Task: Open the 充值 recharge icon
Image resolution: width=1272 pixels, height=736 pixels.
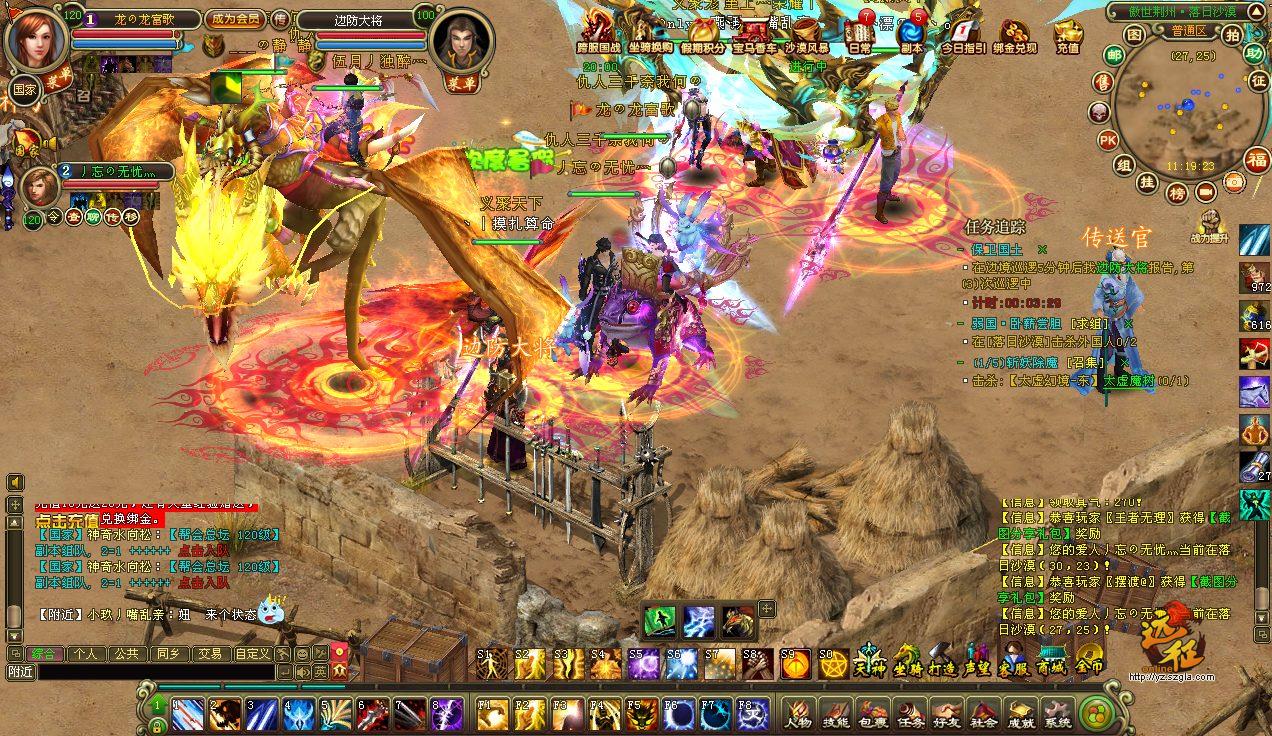Action: pos(1067,34)
